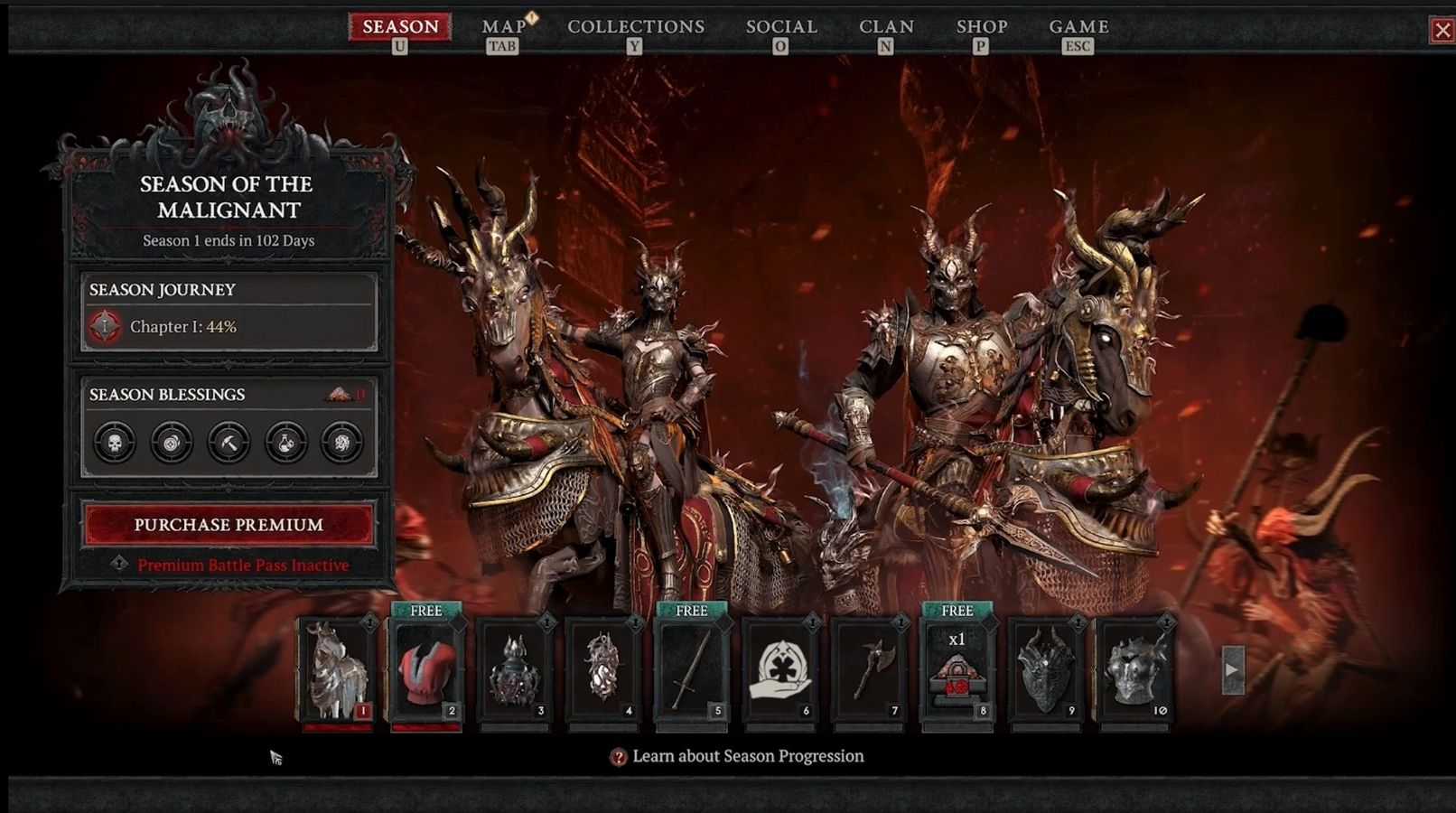Go to the Collections tab
Screen dimensions: 1456x813
pyautogui.click(x=635, y=27)
